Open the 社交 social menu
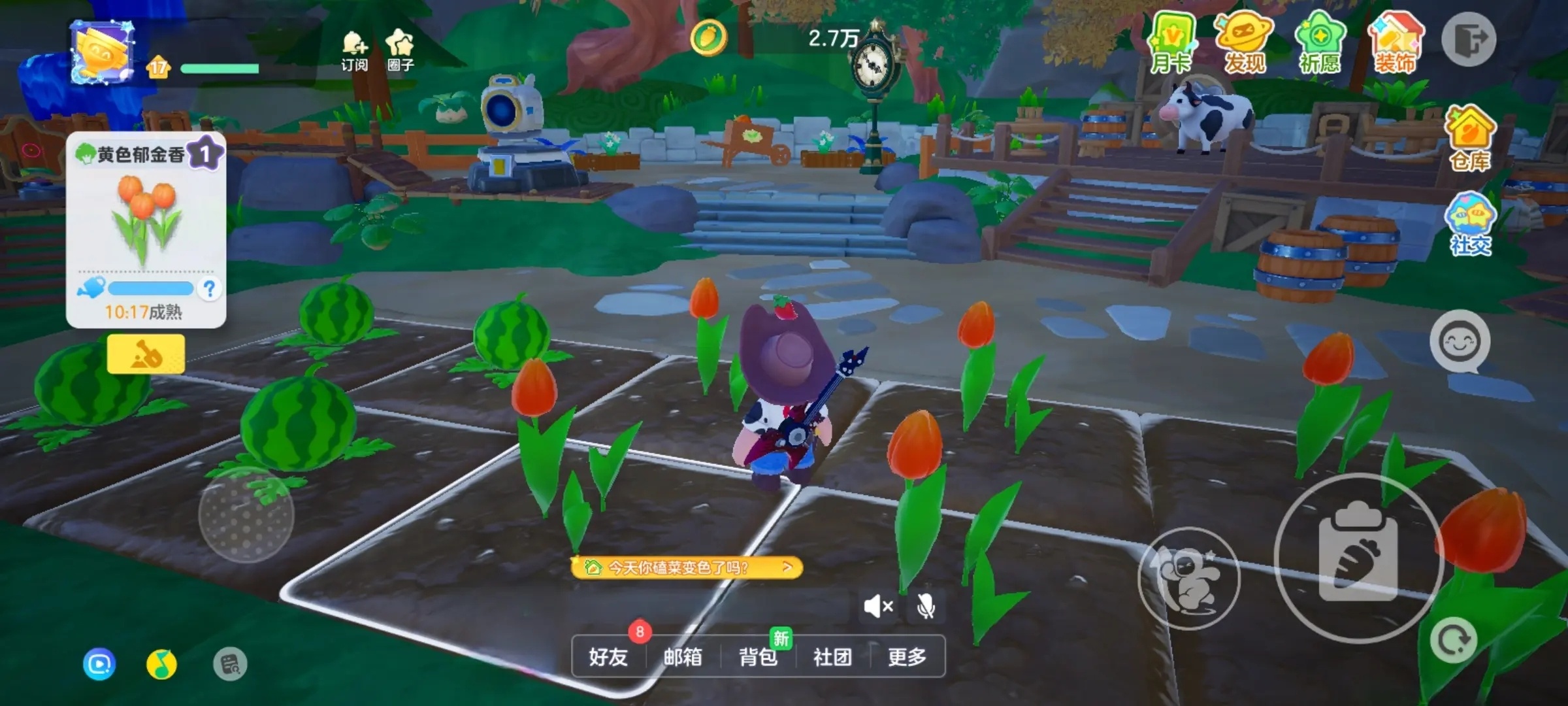This screenshot has height=706, width=1568. [1470, 224]
